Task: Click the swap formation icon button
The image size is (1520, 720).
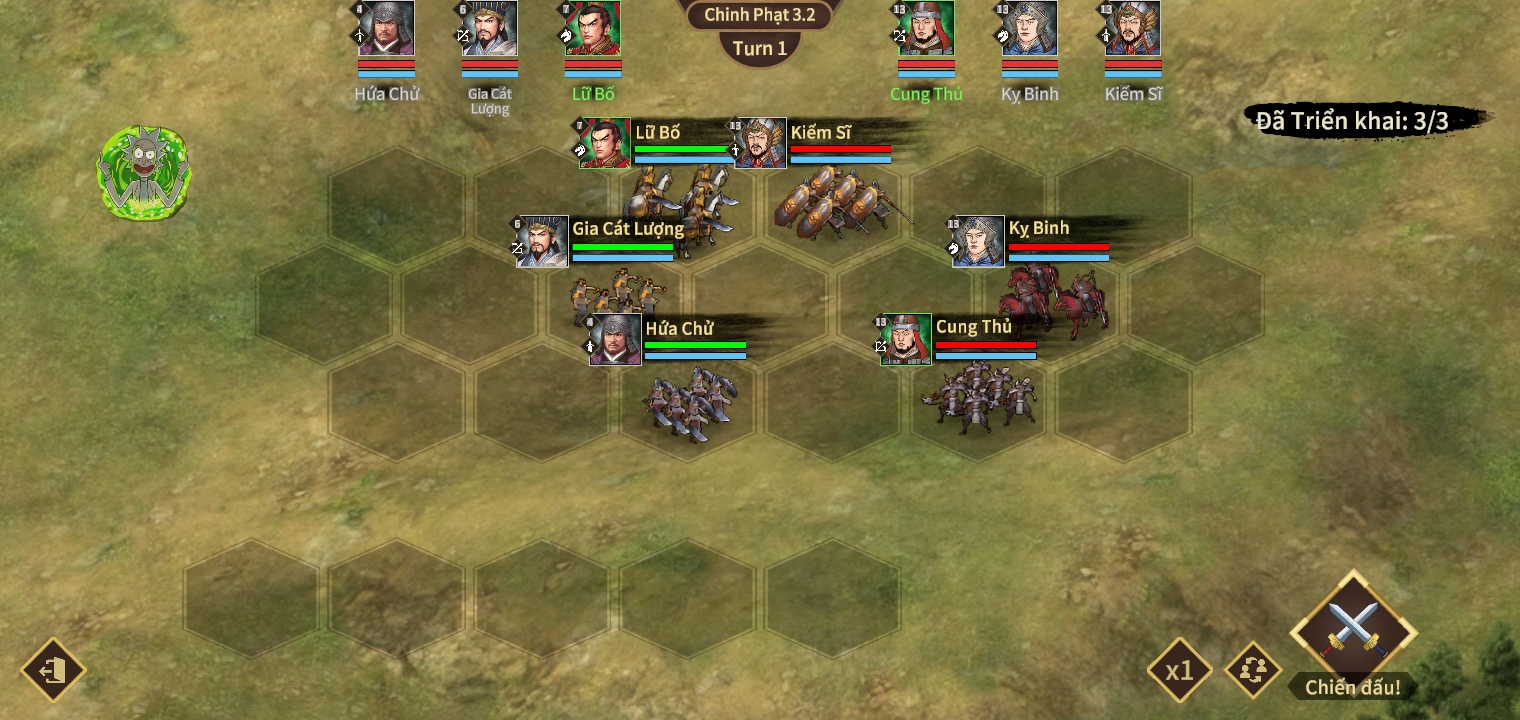Action: coord(1253,670)
